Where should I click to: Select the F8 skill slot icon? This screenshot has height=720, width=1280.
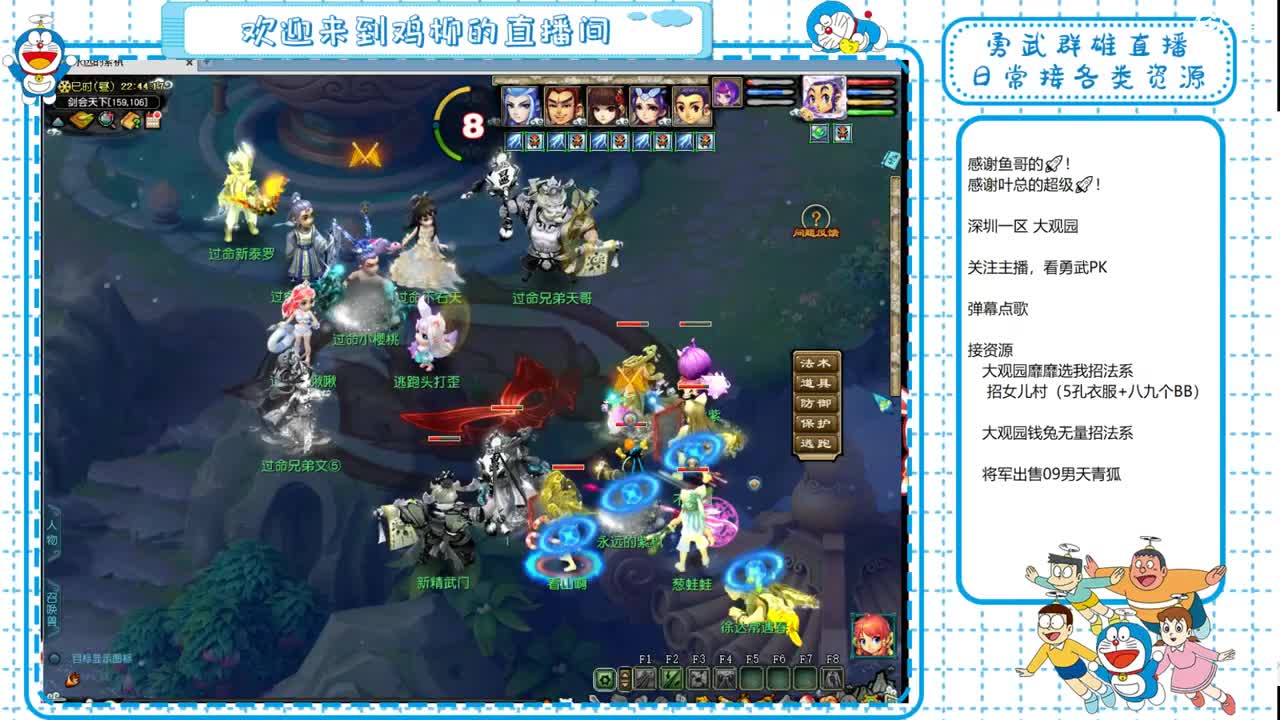tap(832, 678)
